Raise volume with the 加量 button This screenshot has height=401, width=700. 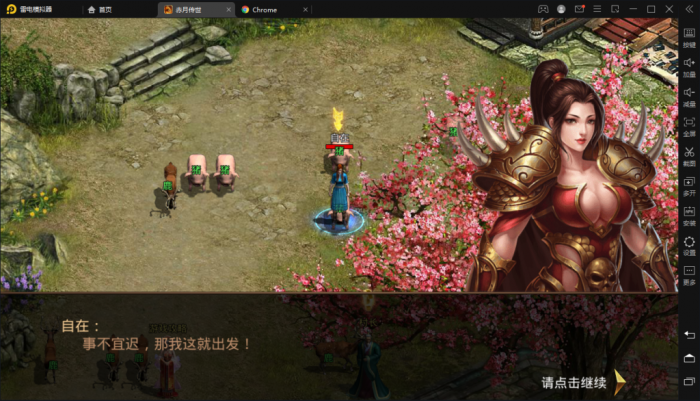pyautogui.click(x=689, y=66)
